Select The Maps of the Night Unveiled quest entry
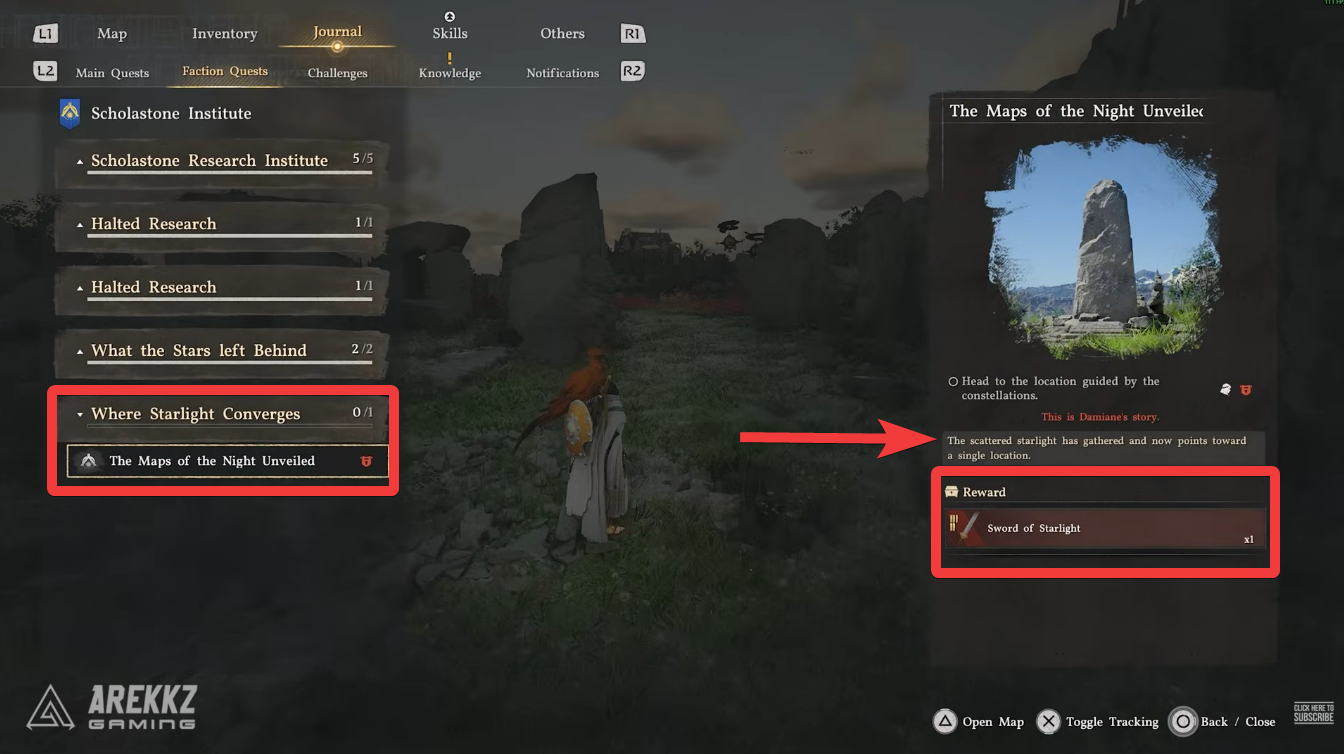 coord(214,461)
